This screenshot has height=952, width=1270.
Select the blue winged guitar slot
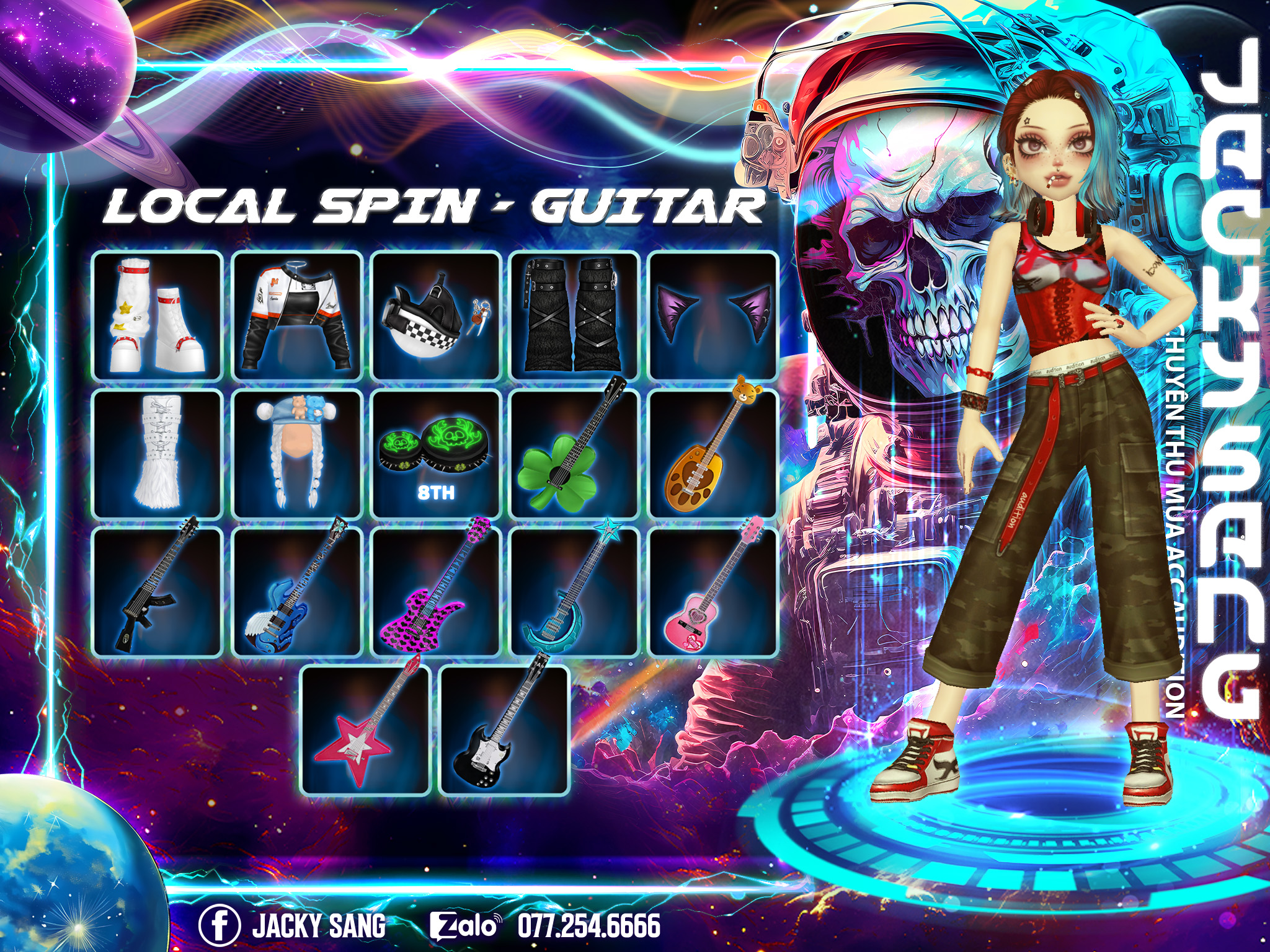[297, 592]
